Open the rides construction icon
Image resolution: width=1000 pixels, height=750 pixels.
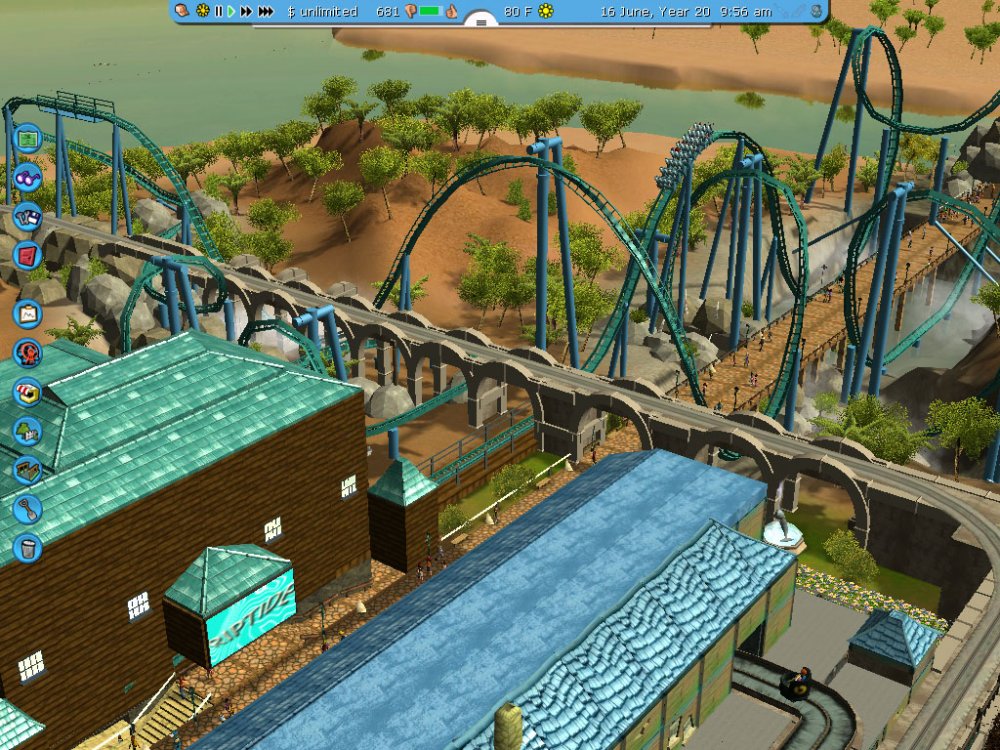pyautogui.click(x=27, y=352)
